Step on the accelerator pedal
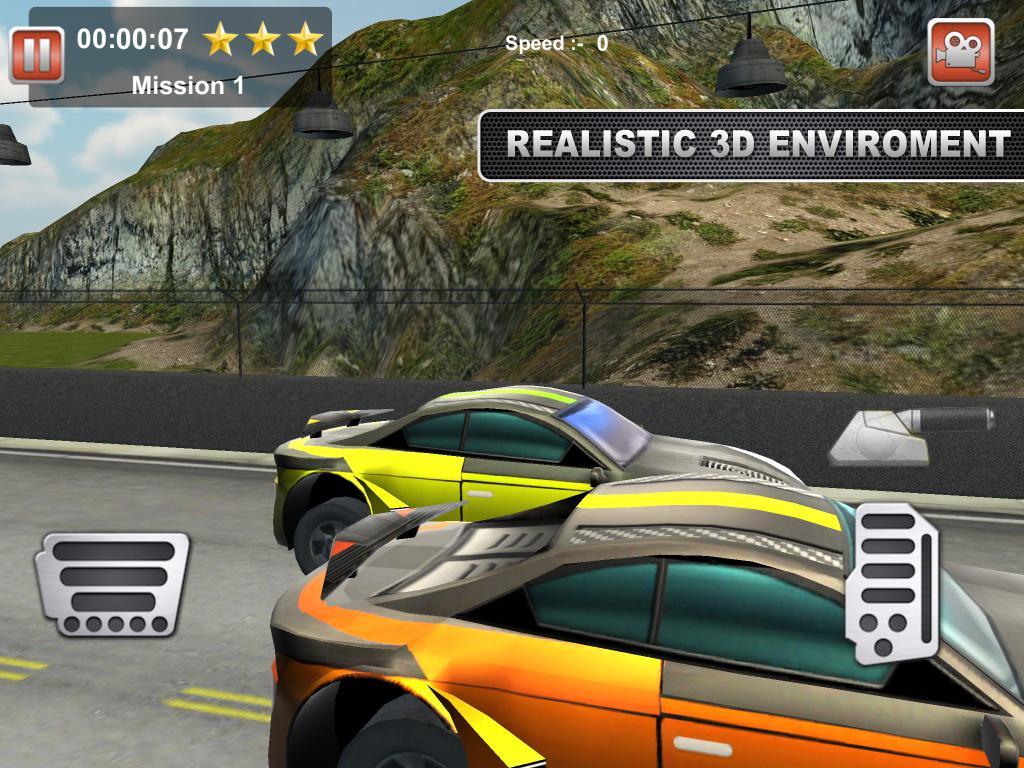 click(892, 584)
